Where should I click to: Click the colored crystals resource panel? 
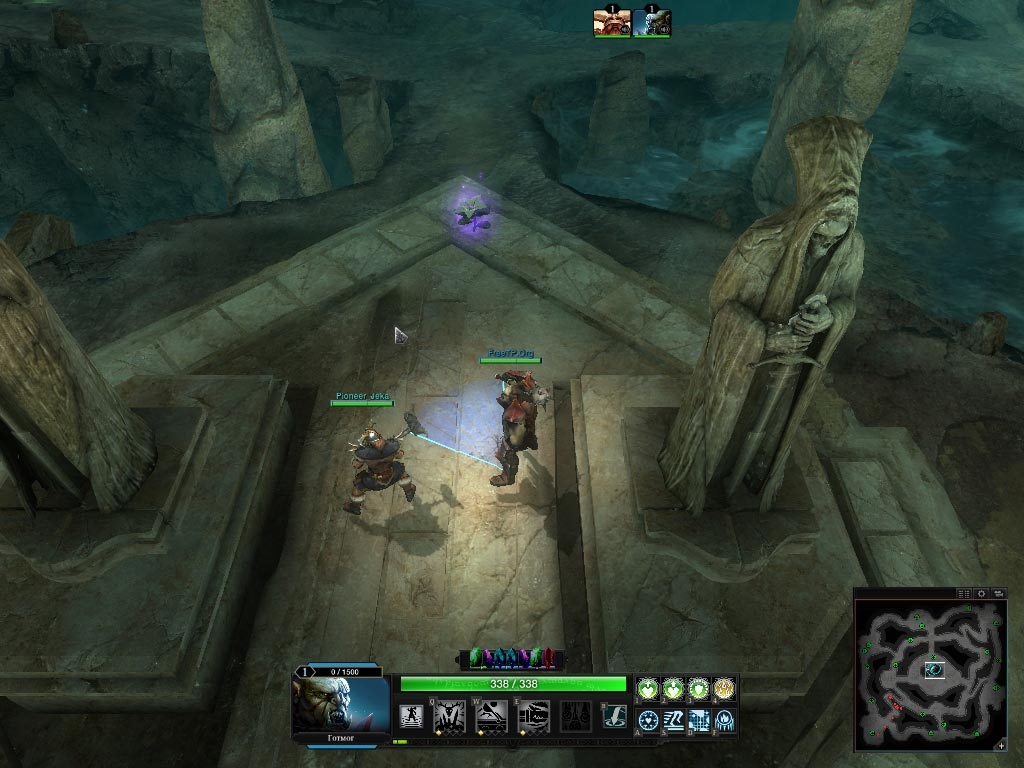pyautogui.click(x=511, y=658)
